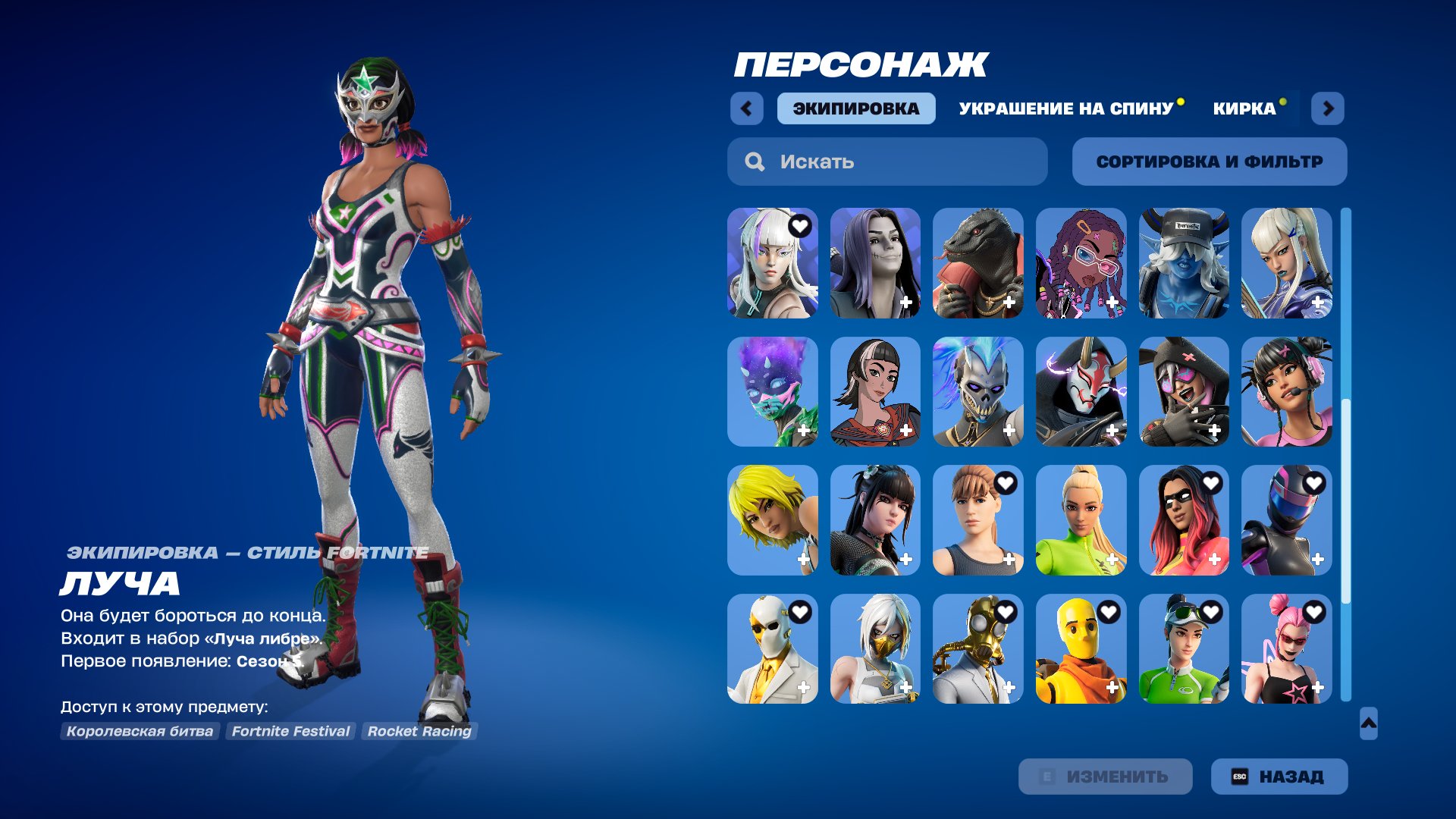
Task: Select the Кирка tab
Action: 1244,108
